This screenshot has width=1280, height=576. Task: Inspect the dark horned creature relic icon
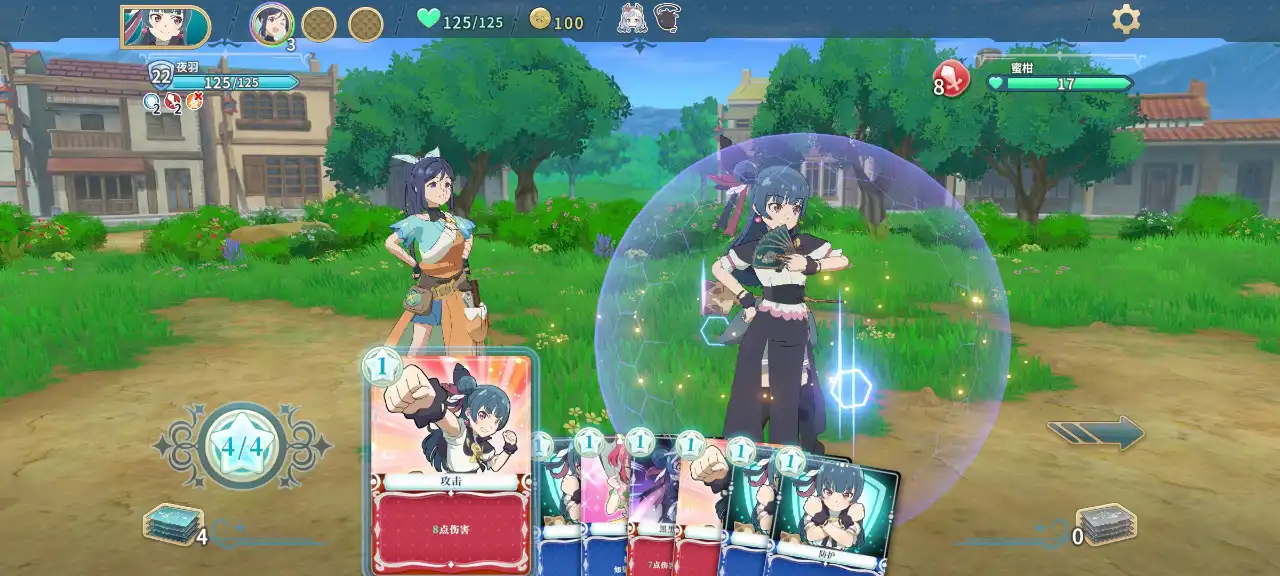pyautogui.click(x=668, y=18)
